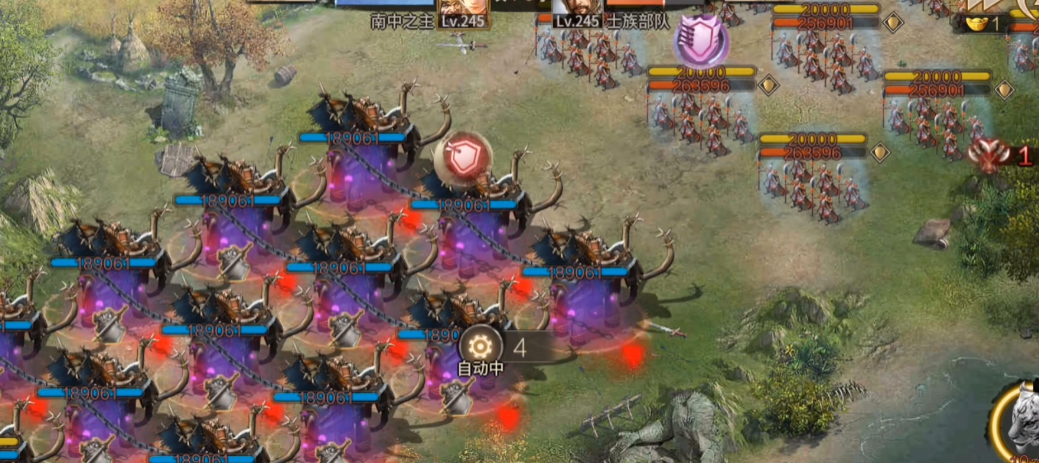
Task: Toggle the 自动中 auto-battle gear button
Action: pos(480,347)
